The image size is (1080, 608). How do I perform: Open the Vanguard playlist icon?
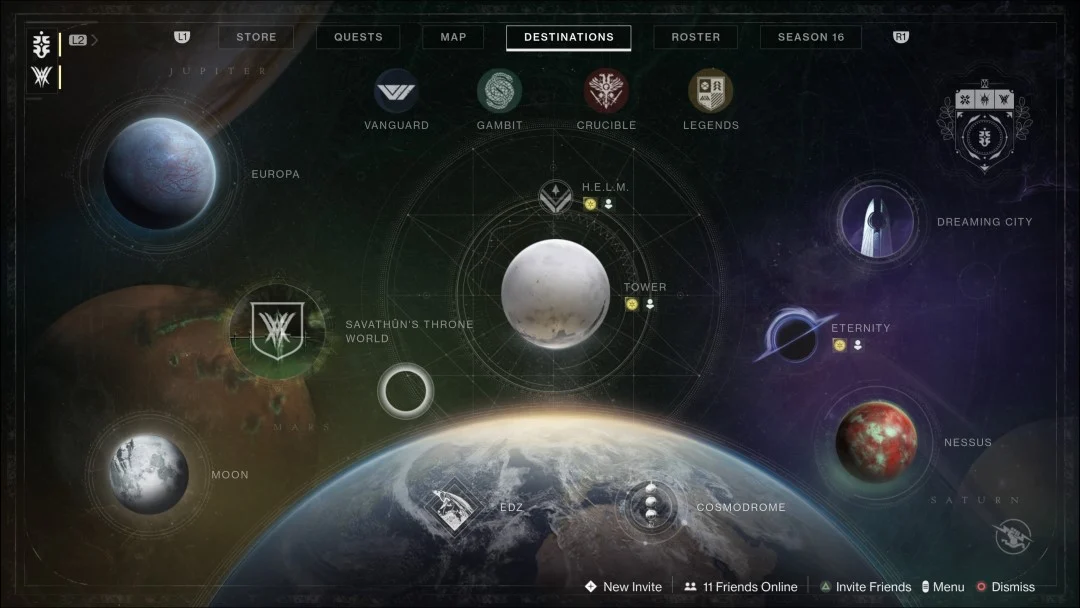pos(396,91)
